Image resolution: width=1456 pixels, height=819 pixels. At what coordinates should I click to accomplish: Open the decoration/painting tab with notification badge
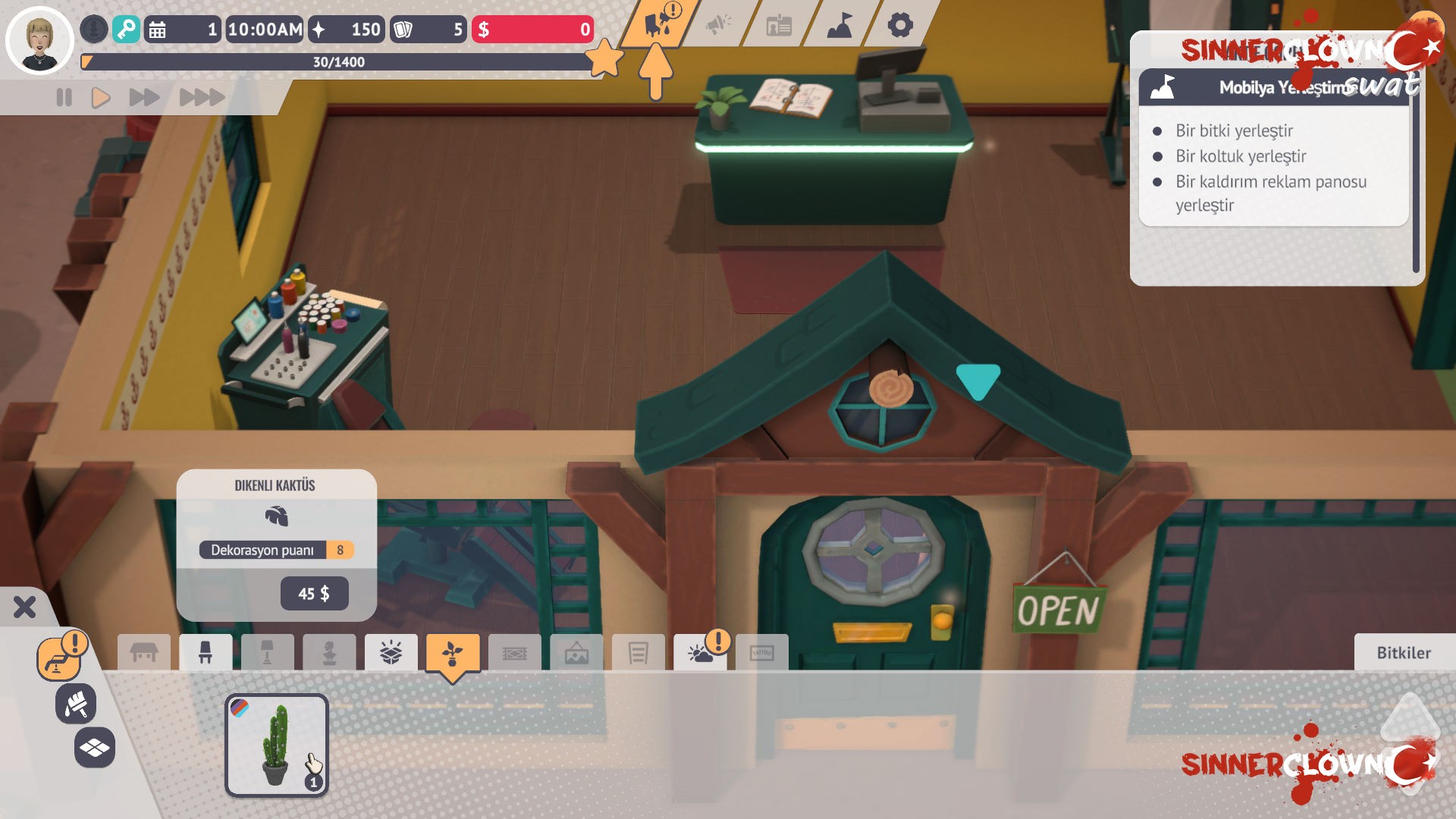658,23
